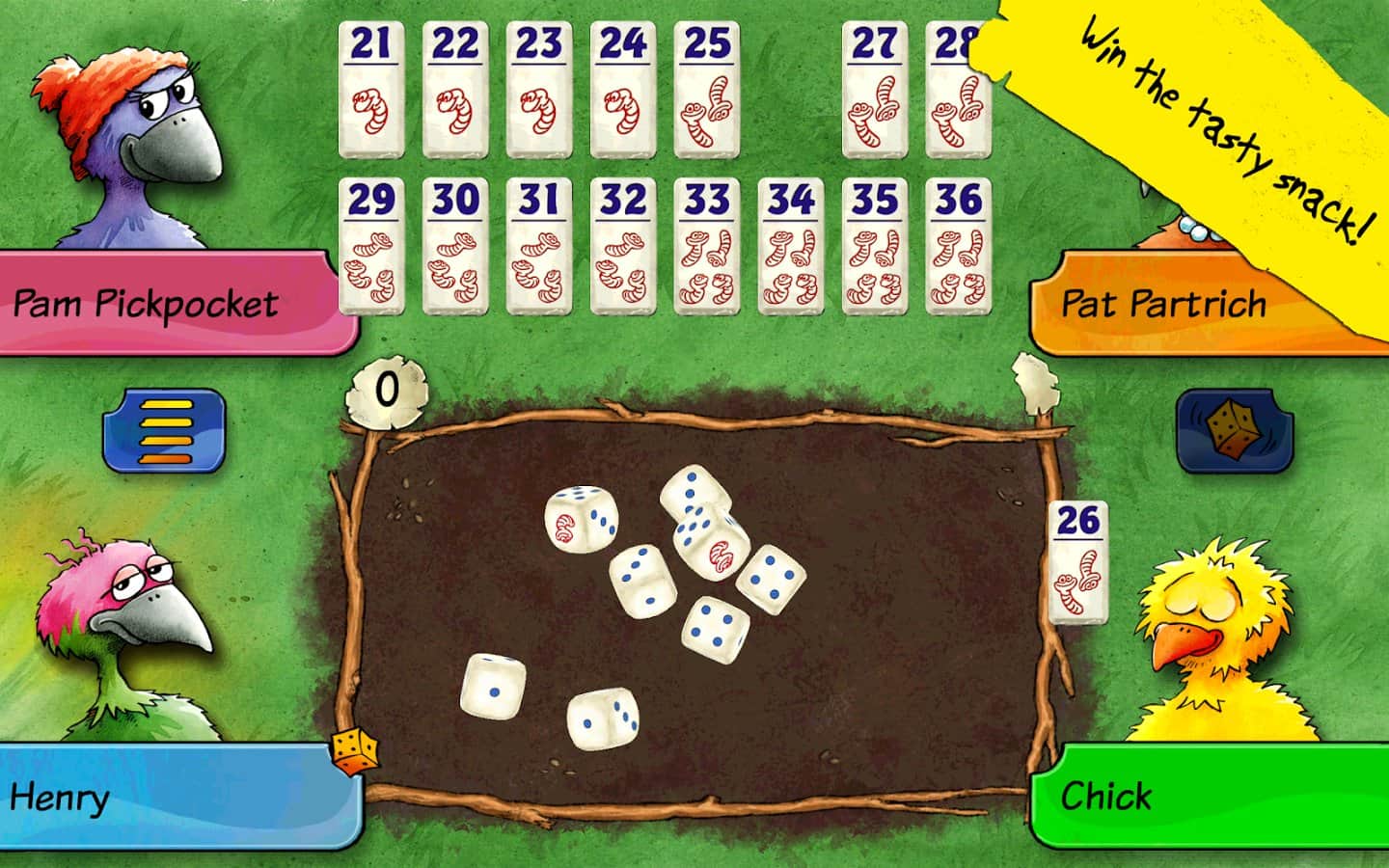
Task: Open the menu with three yellow bars
Action: 165,430
